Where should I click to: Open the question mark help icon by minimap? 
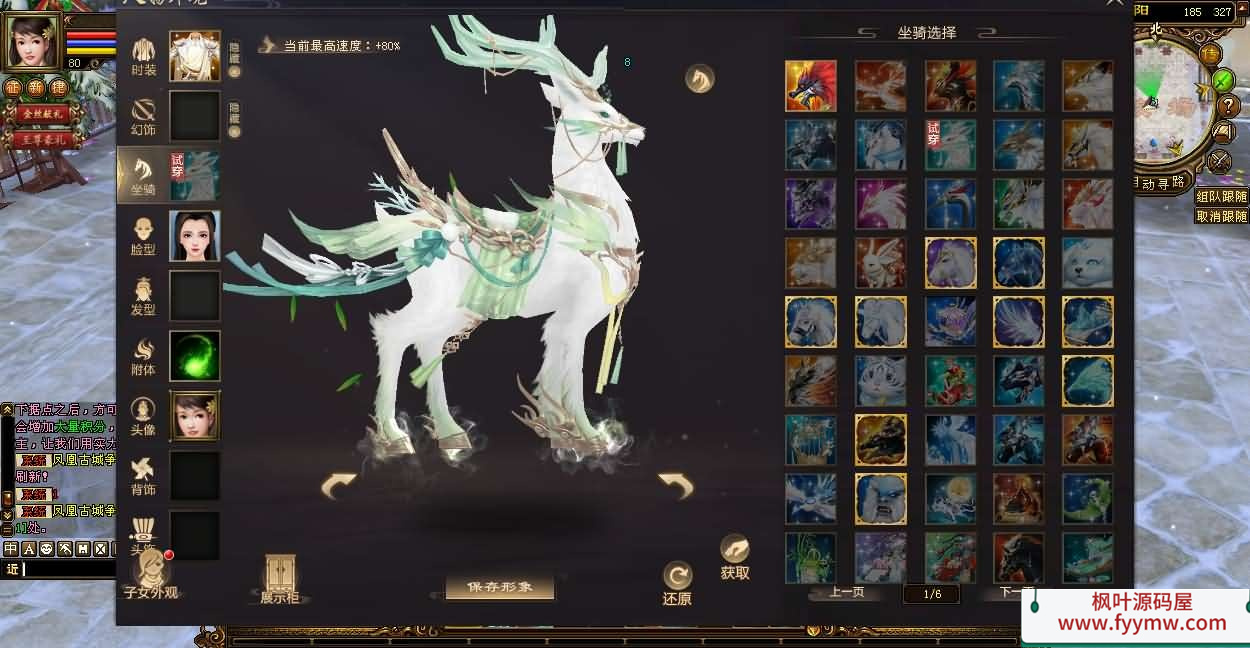(x=1226, y=106)
